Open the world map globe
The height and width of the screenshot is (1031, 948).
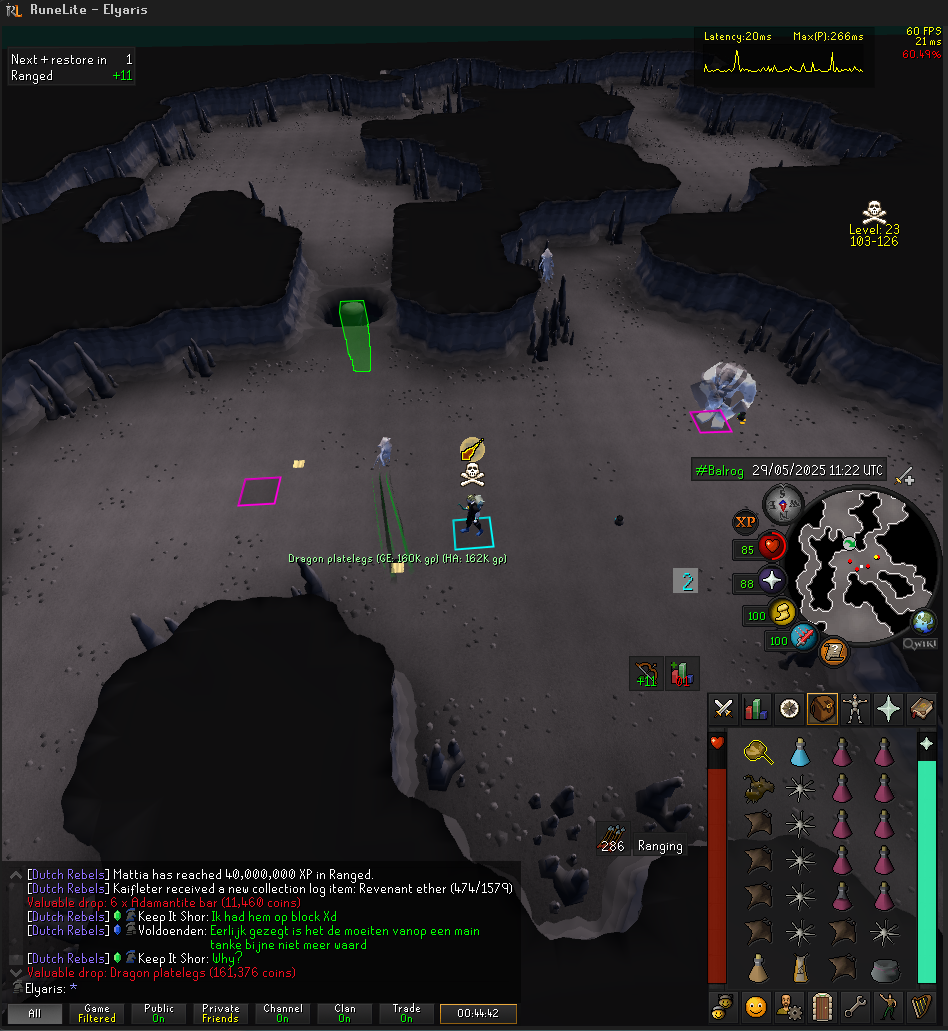click(x=924, y=621)
